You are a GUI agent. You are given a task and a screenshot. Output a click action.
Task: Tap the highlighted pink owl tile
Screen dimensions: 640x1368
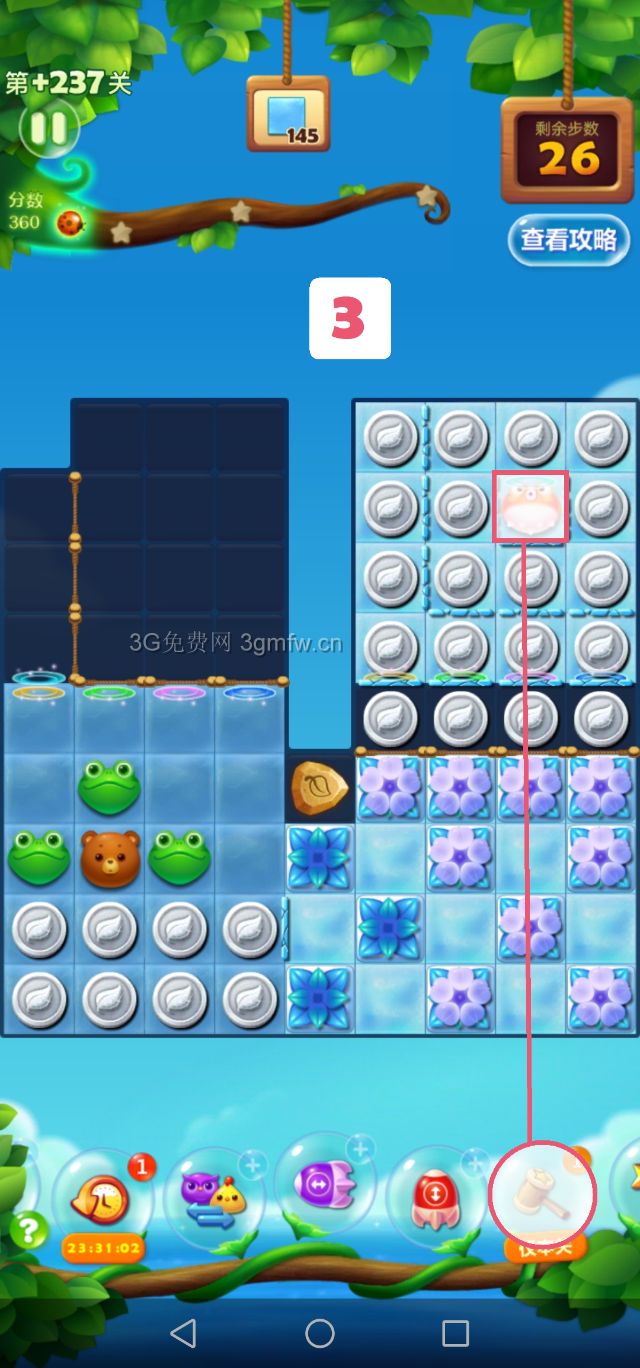click(531, 507)
